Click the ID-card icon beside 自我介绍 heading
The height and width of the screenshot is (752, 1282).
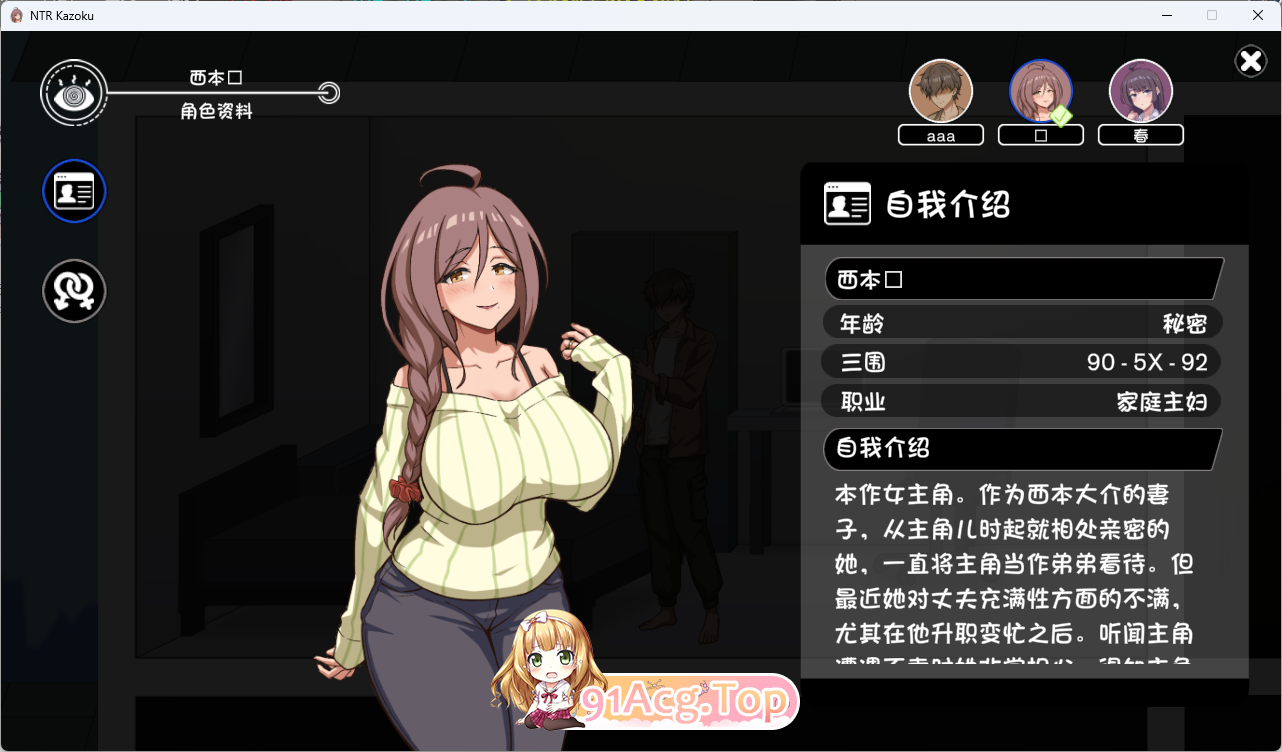tap(846, 203)
